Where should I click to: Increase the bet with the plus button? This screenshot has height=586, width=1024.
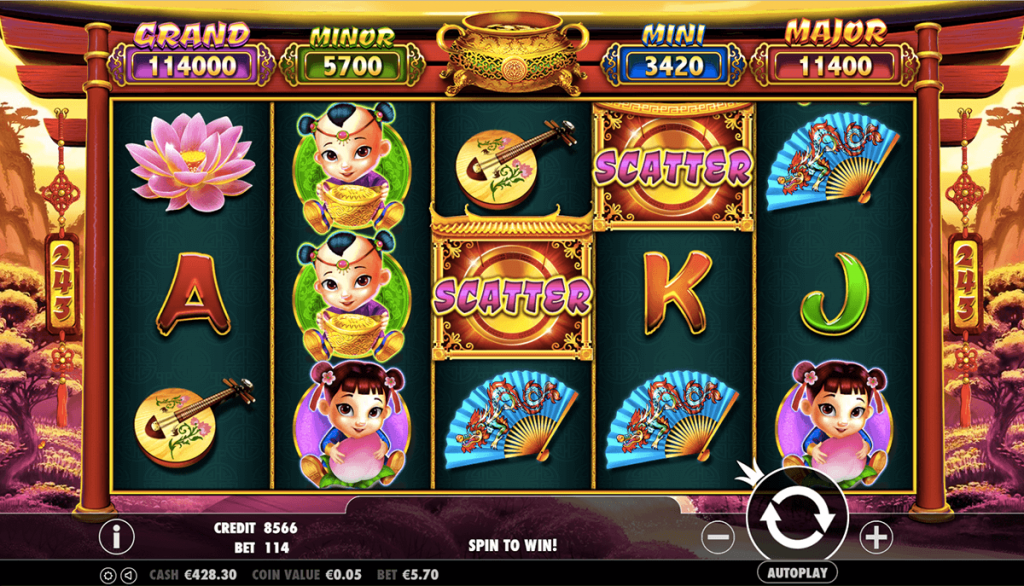pyautogui.click(x=876, y=538)
